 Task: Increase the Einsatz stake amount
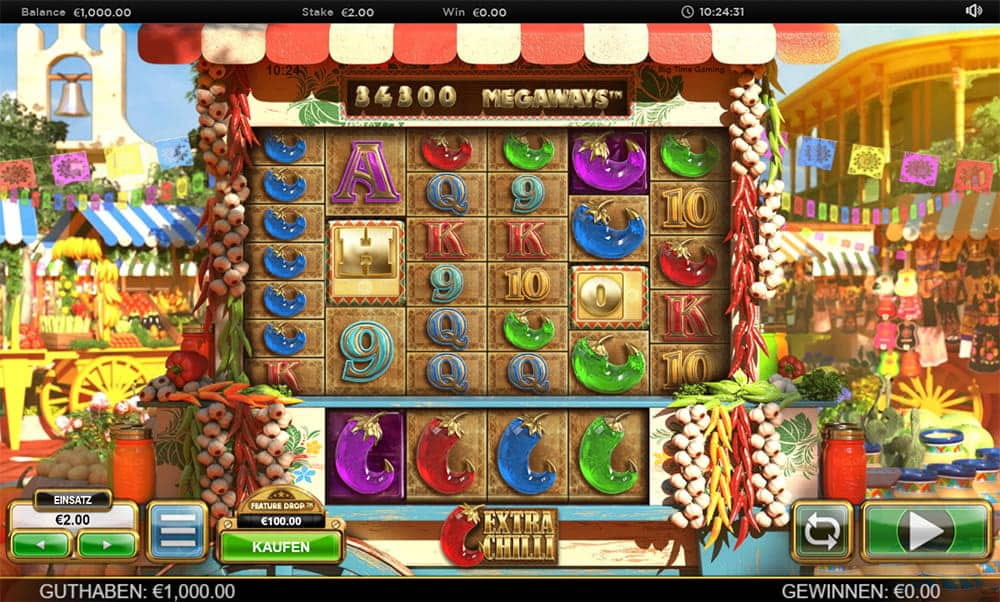[106, 545]
